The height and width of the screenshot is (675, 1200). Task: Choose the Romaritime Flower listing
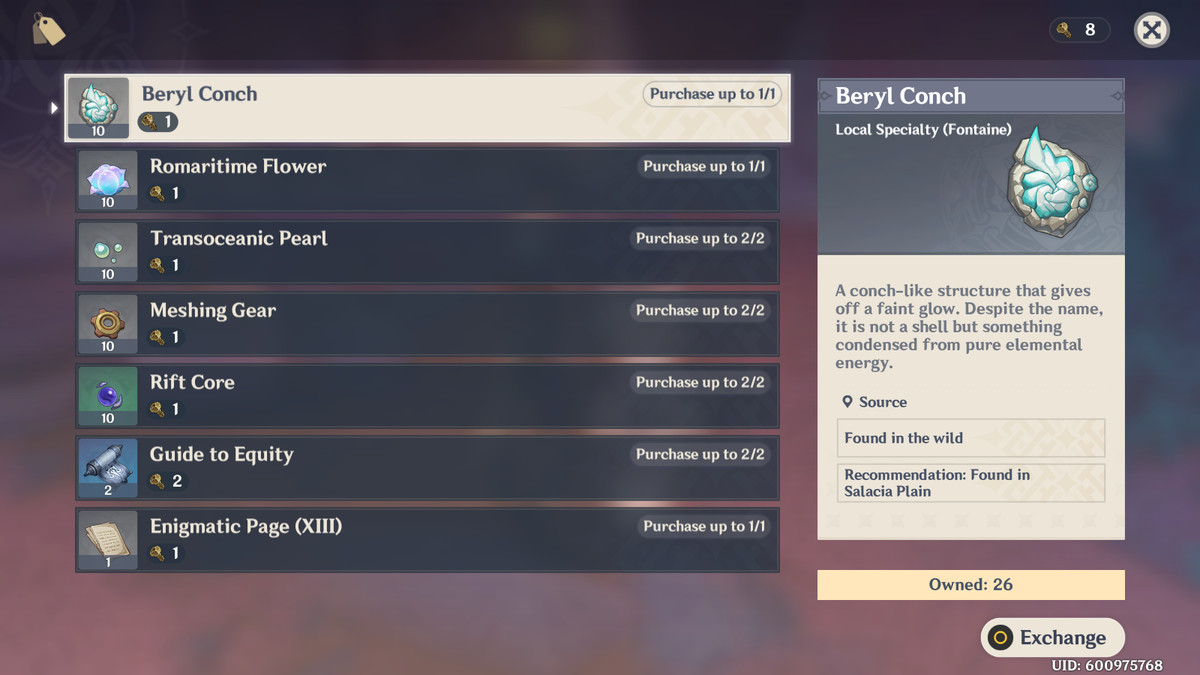(x=427, y=180)
